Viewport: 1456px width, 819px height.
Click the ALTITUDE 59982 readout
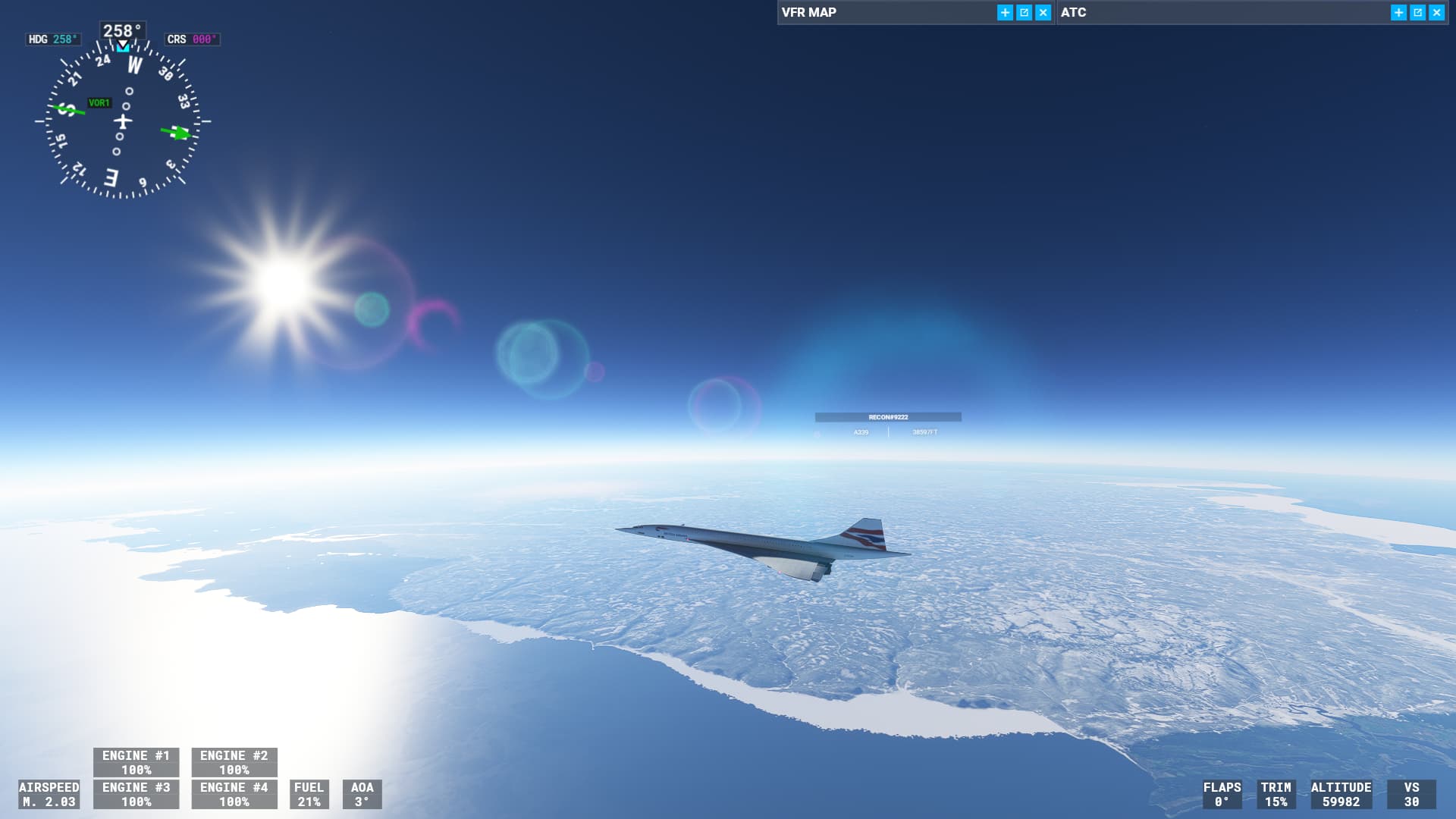pyautogui.click(x=1341, y=795)
